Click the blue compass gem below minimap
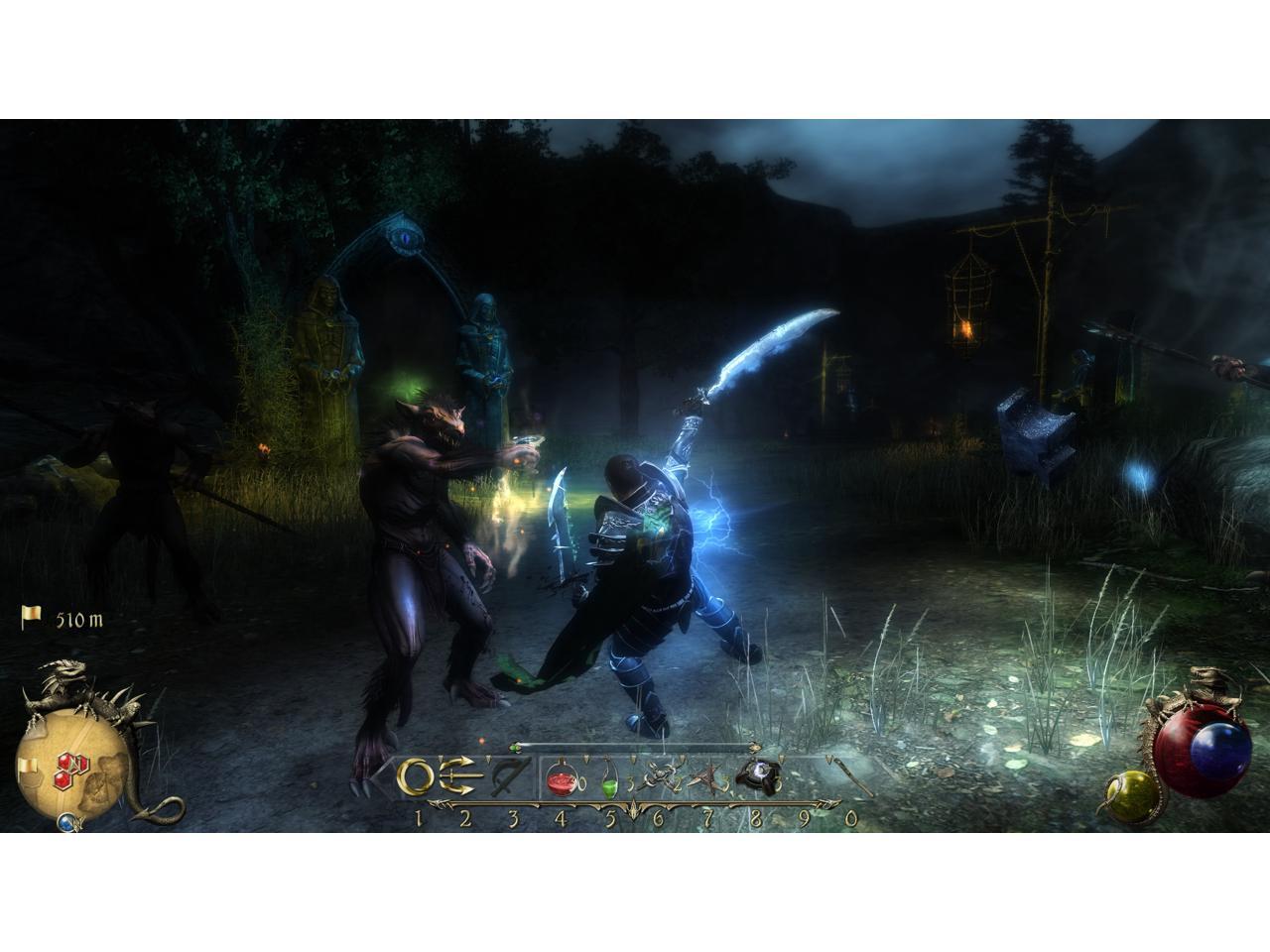 (65, 822)
